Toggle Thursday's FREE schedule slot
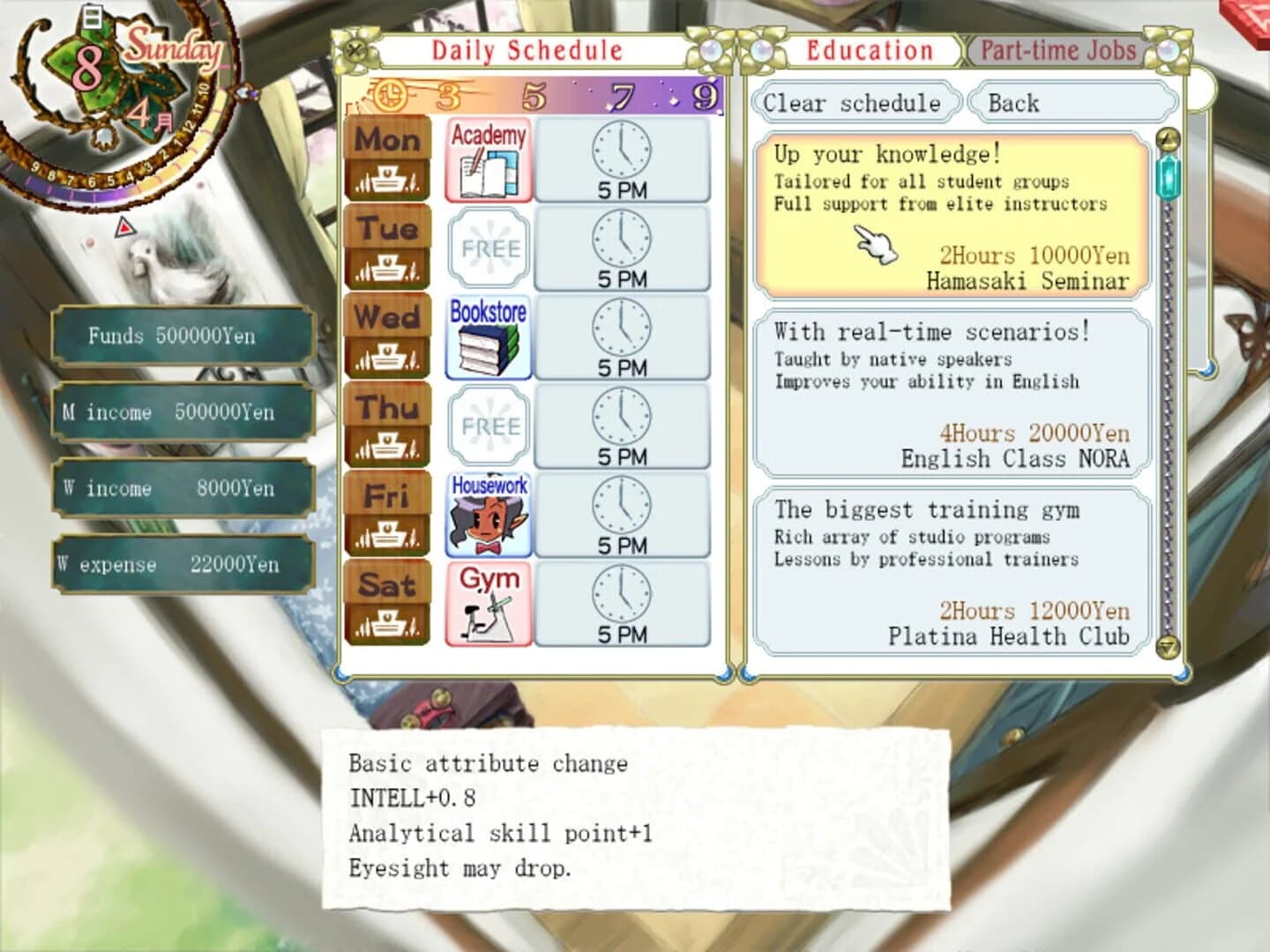Viewport: 1270px width, 952px height. tap(488, 427)
